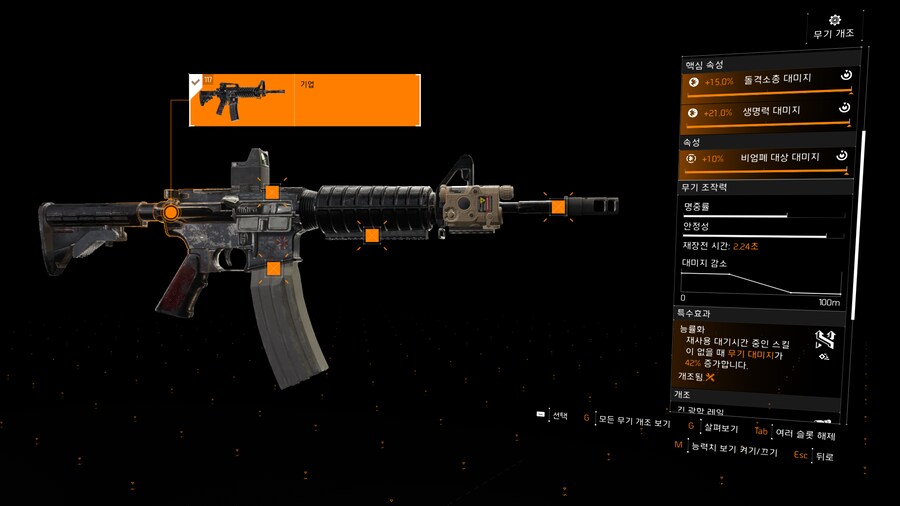Choose the underbarrel mod slot marker
This screenshot has height=506, width=900.
372,236
